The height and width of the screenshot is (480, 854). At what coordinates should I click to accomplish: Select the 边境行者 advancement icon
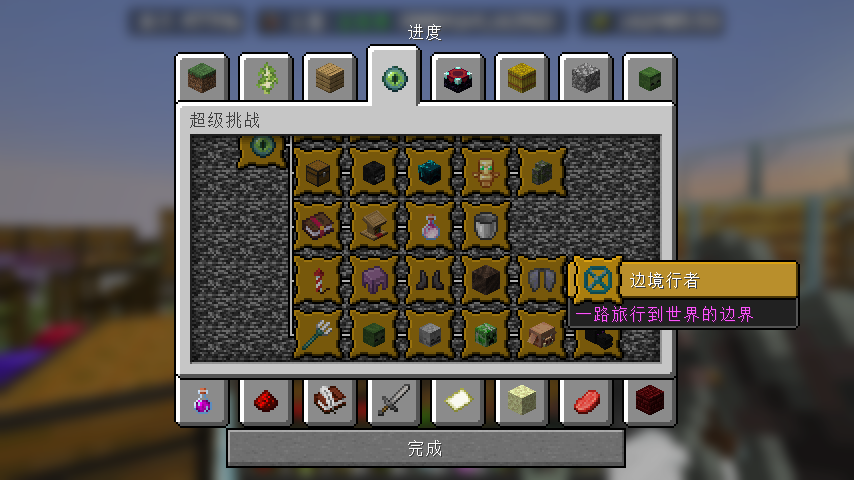[597, 280]
